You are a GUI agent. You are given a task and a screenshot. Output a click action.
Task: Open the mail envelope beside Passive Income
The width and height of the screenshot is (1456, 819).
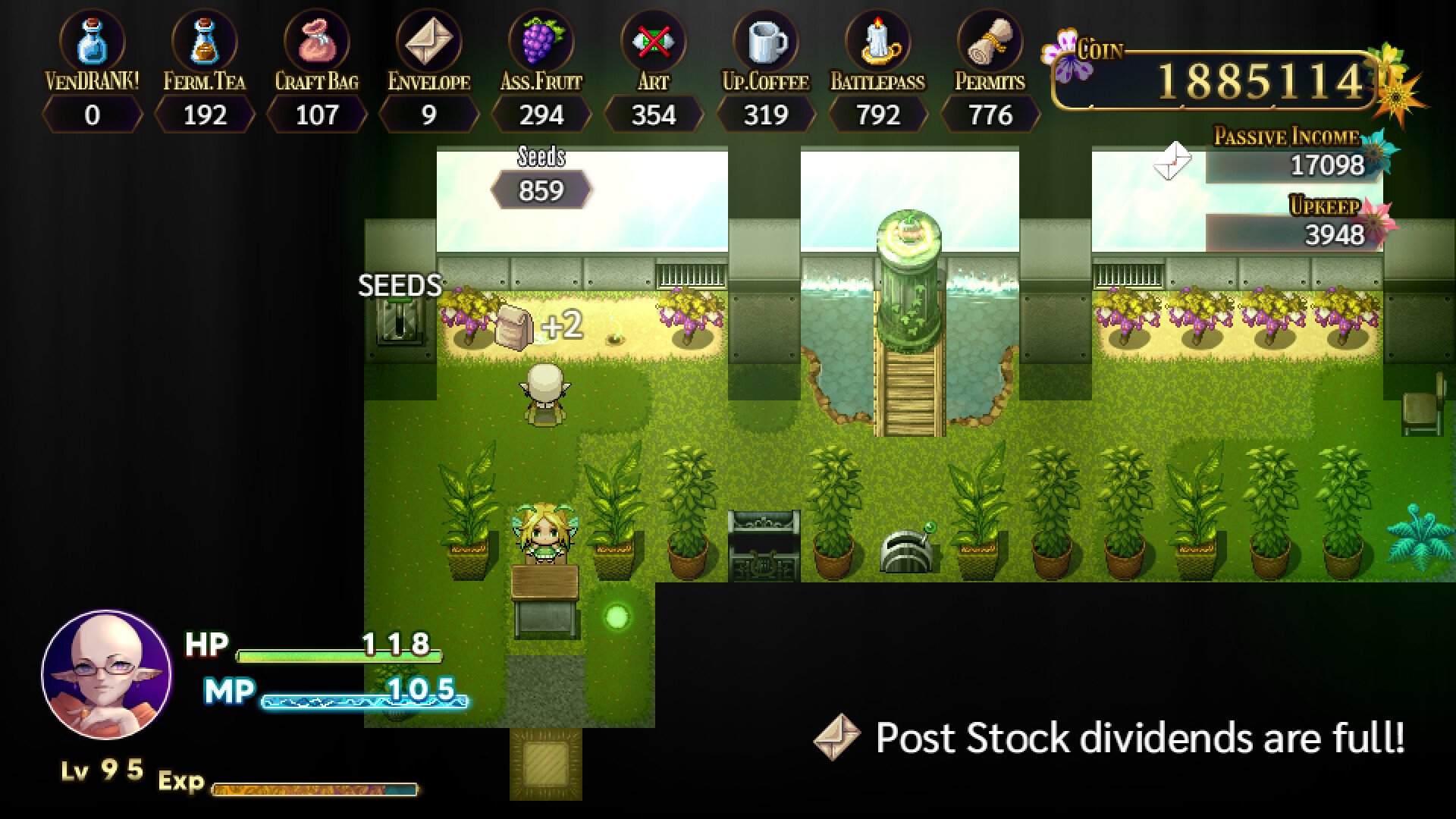(1172, 160)
